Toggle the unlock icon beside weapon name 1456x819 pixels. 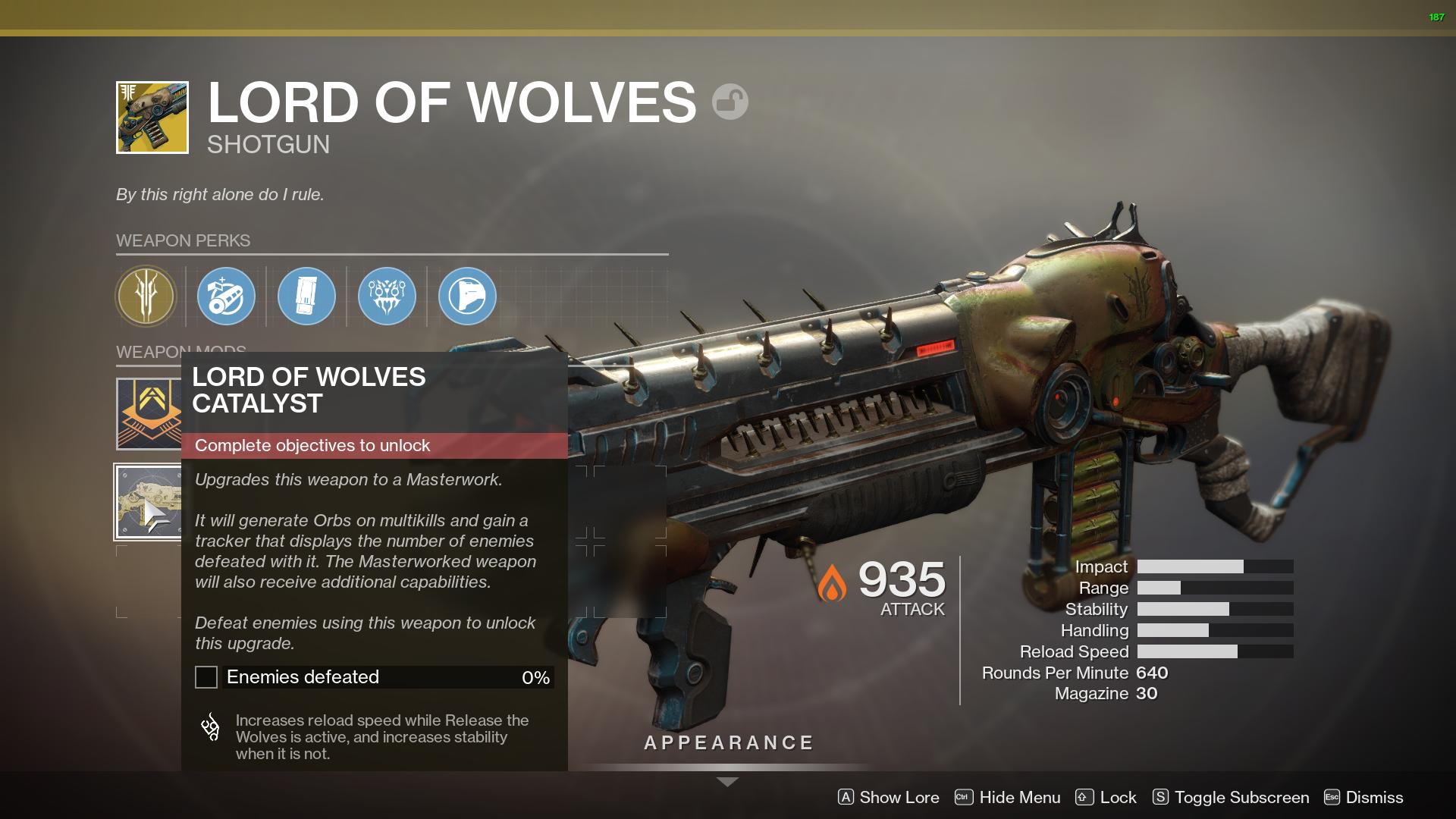point(729,101)
